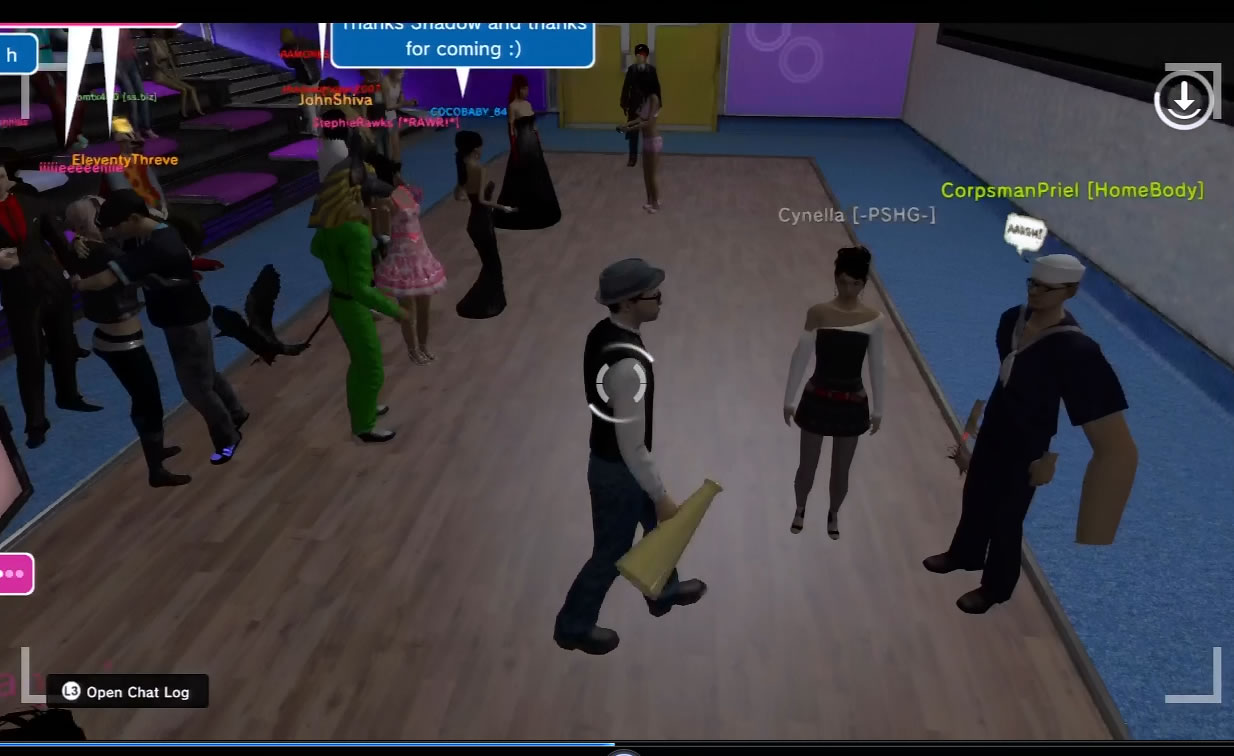Viewport: 1234px width, 756px height.
Task: Select the JohnShiva name tag
Action: coord(335,100)
